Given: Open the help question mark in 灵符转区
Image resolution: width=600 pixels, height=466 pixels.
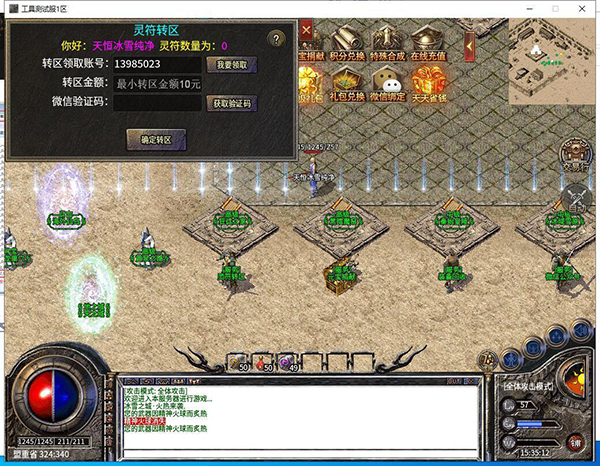Looking at the screenshot, I should pos(277,40).
